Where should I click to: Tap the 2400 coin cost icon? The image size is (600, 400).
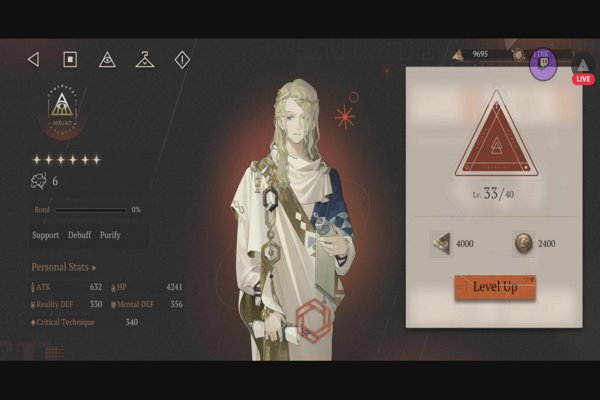pos(522,243)
